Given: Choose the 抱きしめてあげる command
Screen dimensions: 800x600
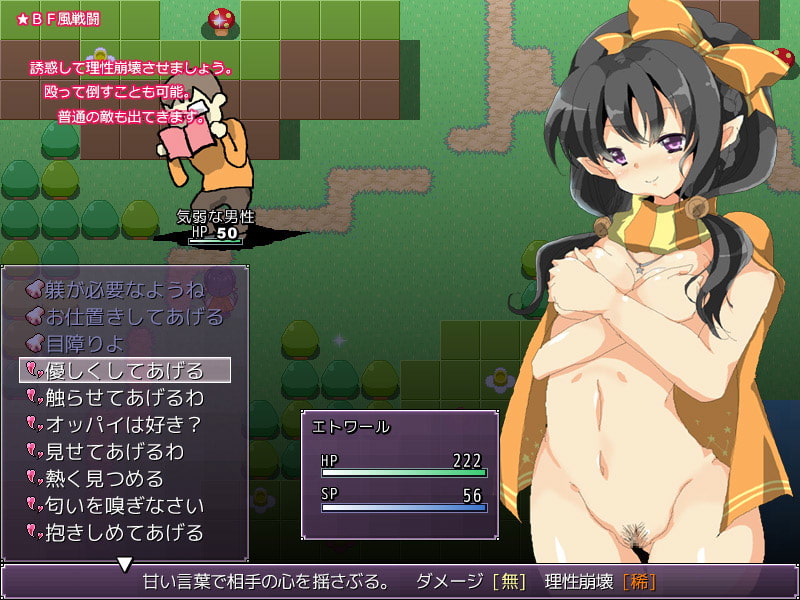Looking at the screenshot, I should point(125,533).
